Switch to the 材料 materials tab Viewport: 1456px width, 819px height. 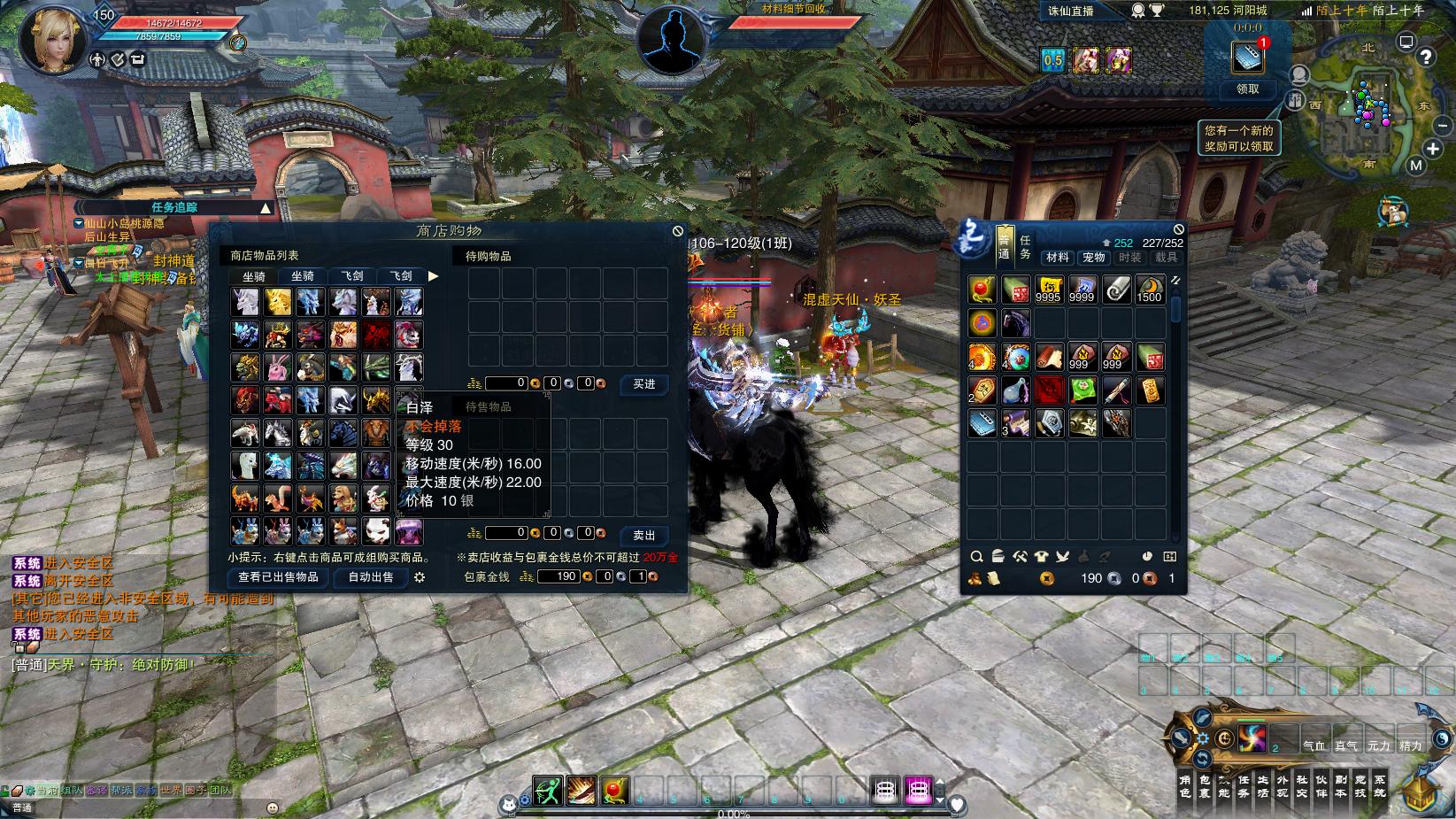(1058, 258)
